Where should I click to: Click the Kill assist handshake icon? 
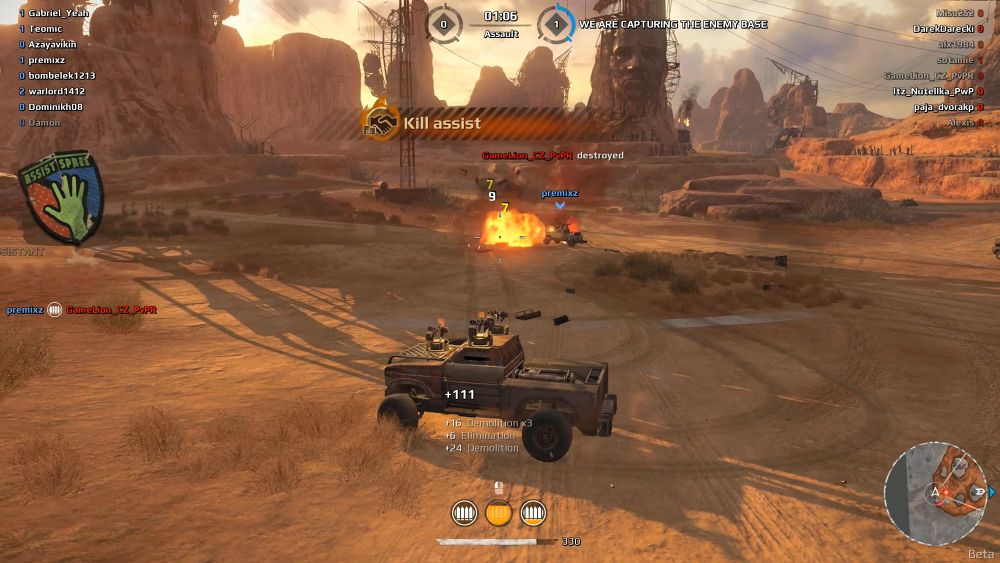[x=380, y=123]
